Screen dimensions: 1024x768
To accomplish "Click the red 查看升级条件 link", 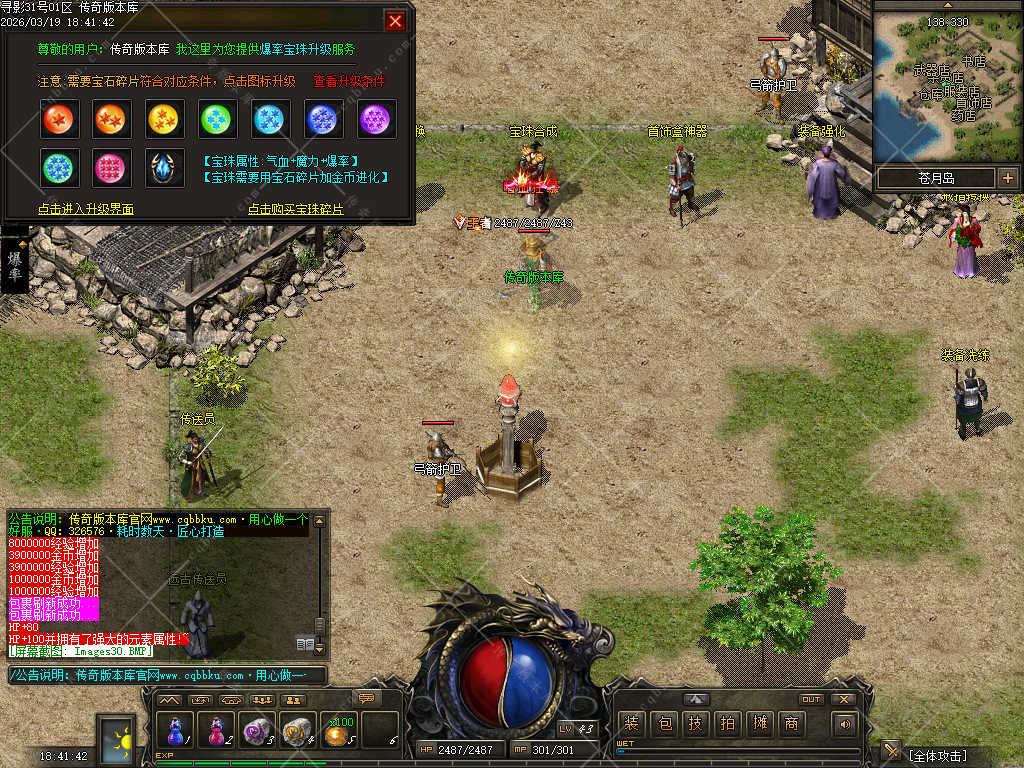I will click(x=349, y=81).
